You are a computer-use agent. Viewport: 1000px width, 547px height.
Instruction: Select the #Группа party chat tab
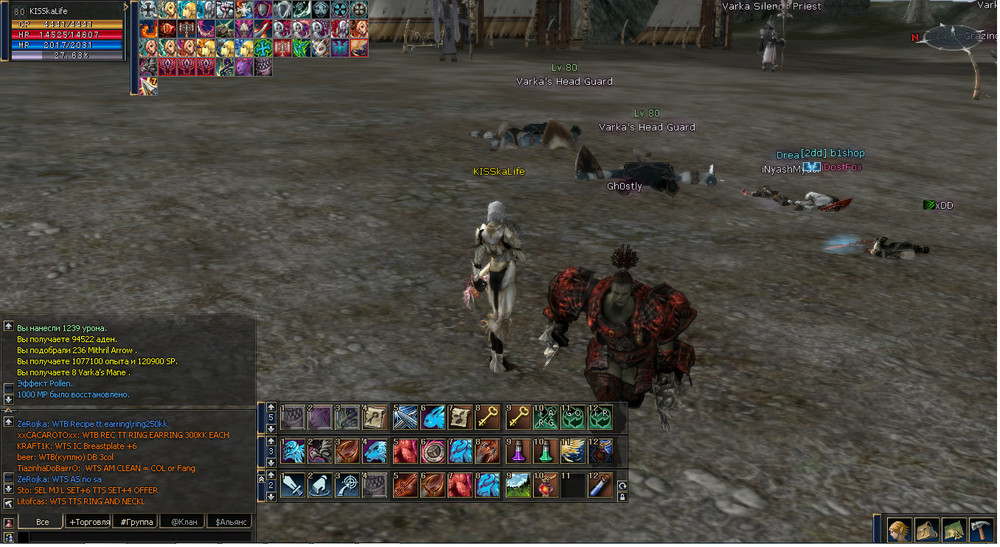tap(136, 522)
